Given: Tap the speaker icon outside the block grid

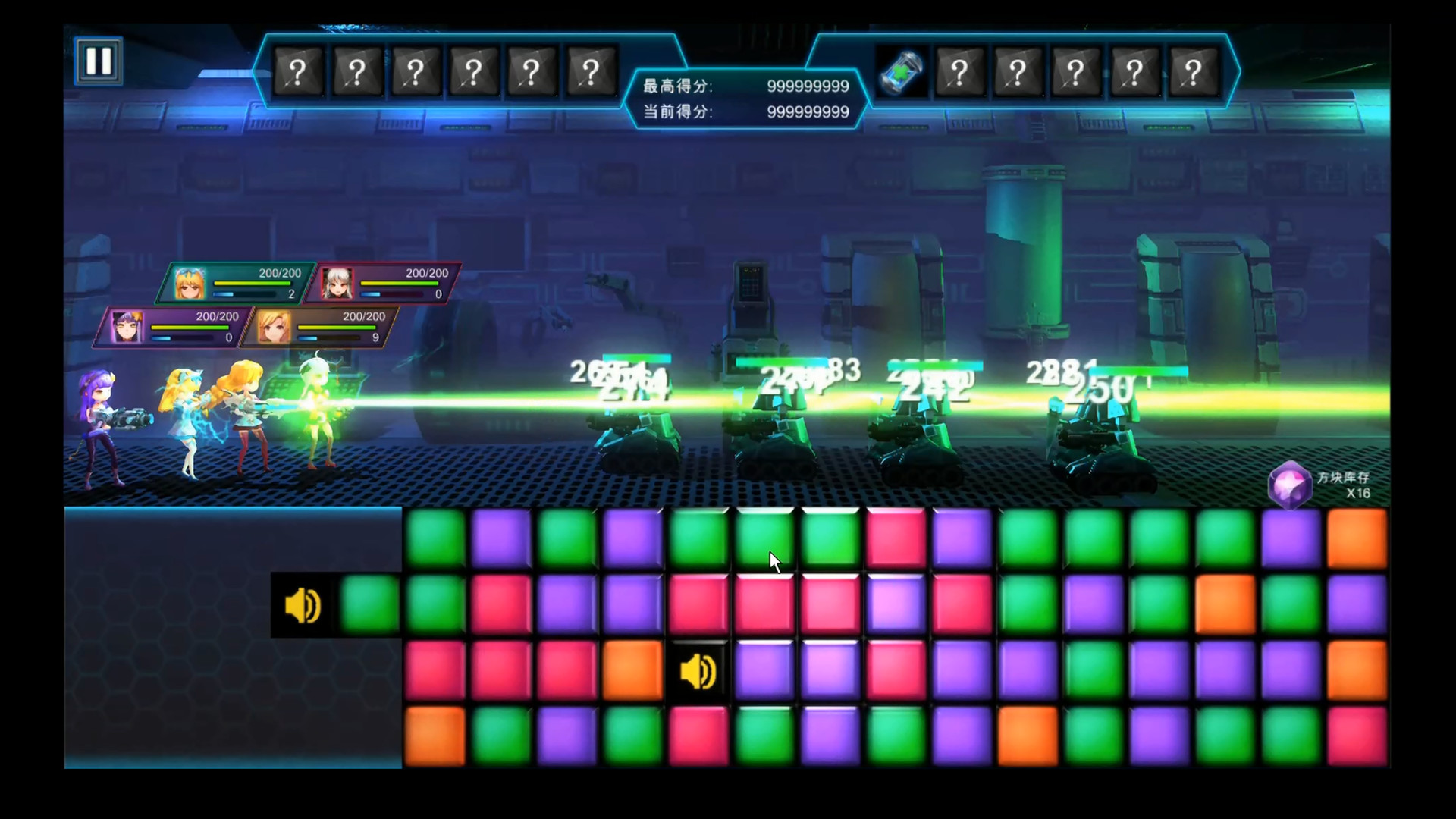Looking at the screenshot, I should click(303, 606).
